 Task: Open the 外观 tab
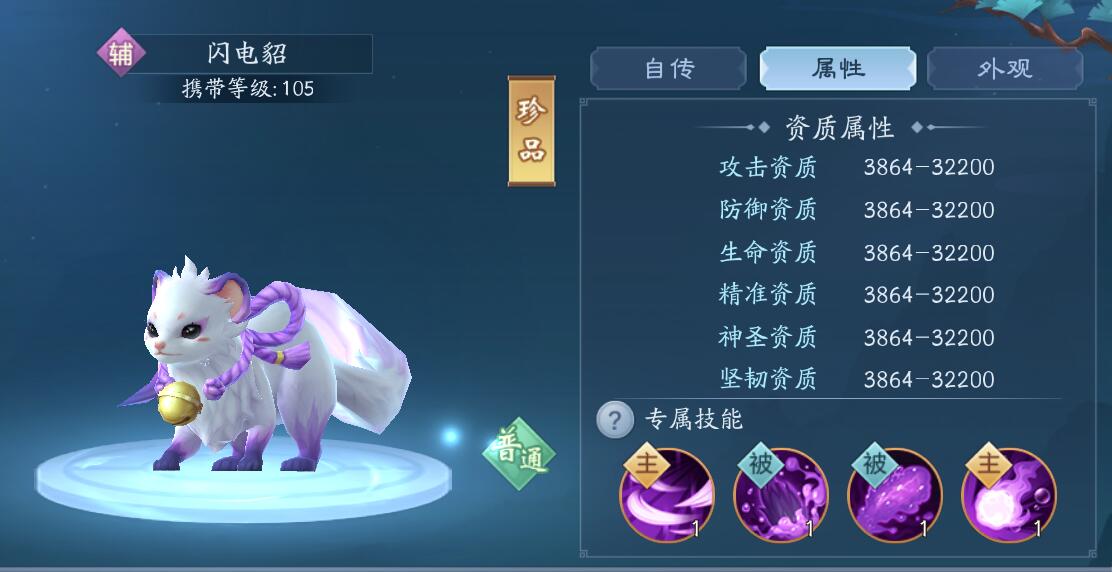pyautogui.click(x=1004, y=69)
